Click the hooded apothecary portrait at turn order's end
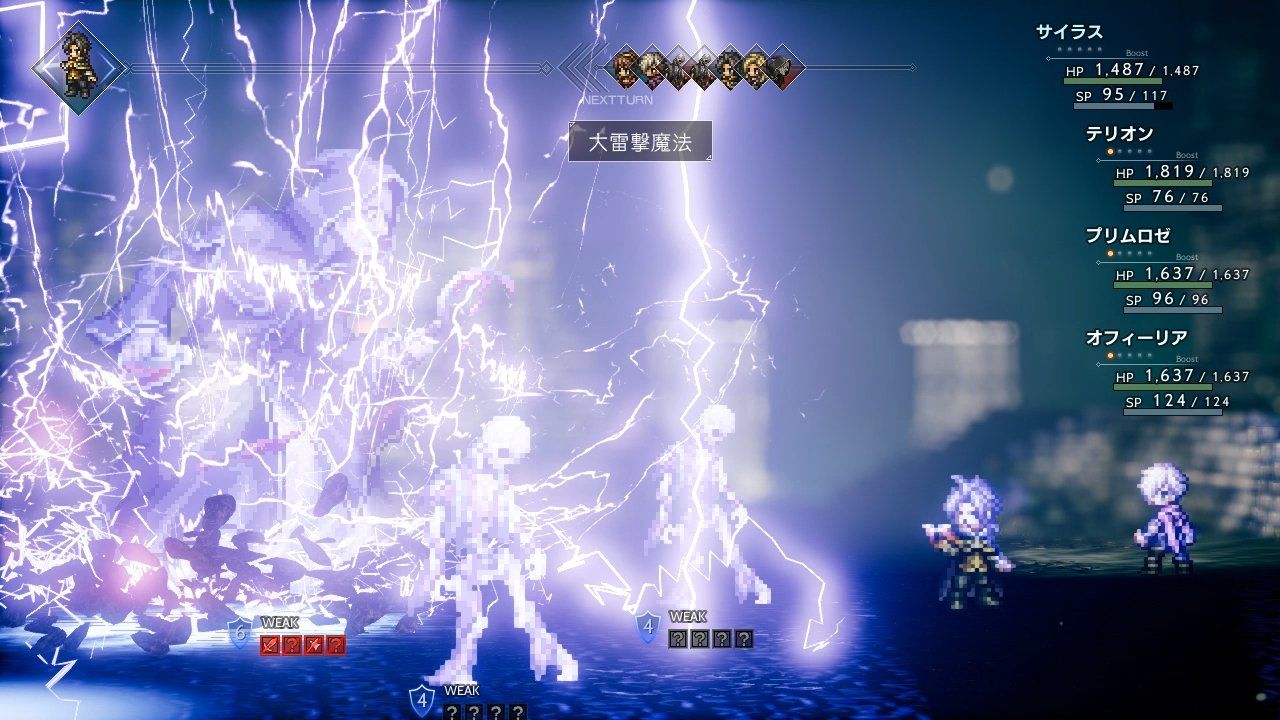This screenshot has height=720, width=1280. [780, 70]
